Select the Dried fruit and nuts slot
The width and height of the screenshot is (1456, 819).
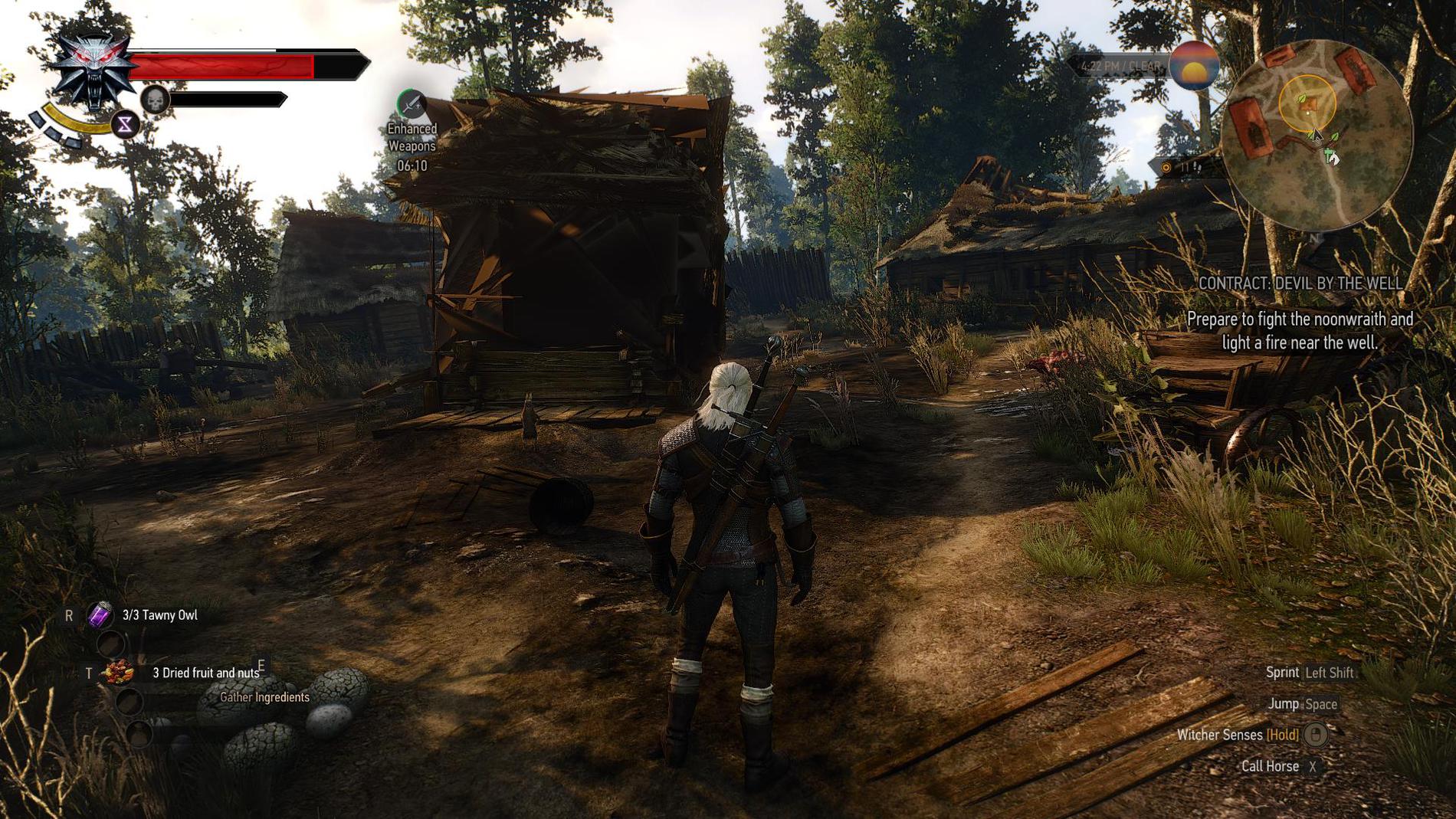(119, 673)
